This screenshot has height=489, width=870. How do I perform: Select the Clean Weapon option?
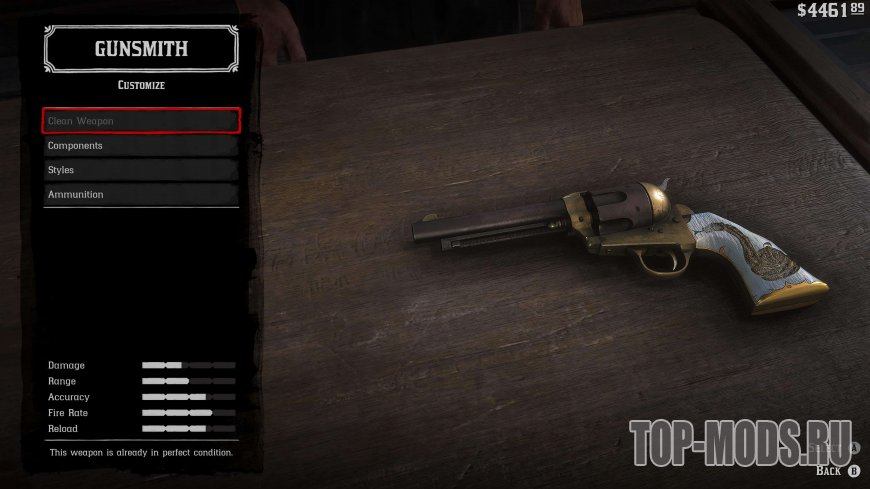(x=141, y=121)
